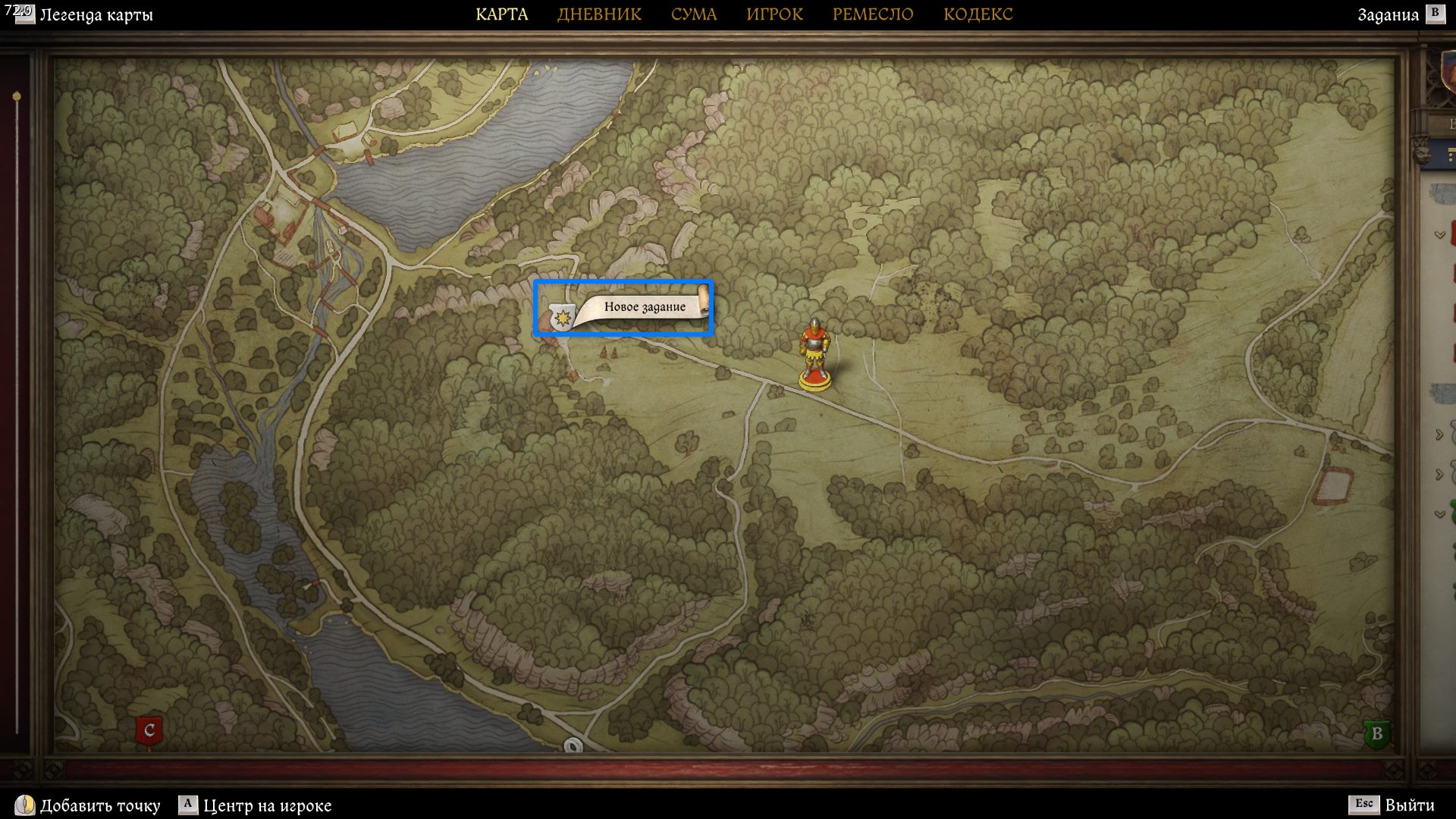Open Легенда карты map legend

(95, 14)
